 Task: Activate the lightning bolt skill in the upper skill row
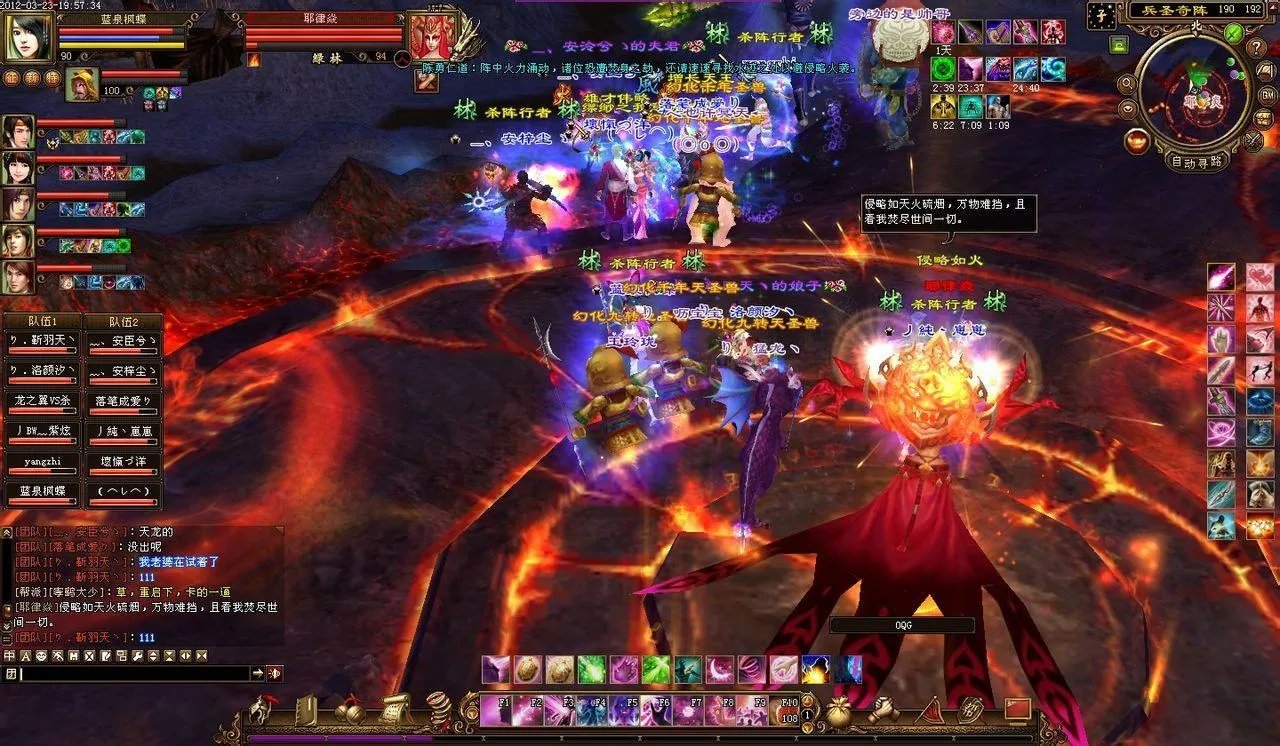[815, 670]
